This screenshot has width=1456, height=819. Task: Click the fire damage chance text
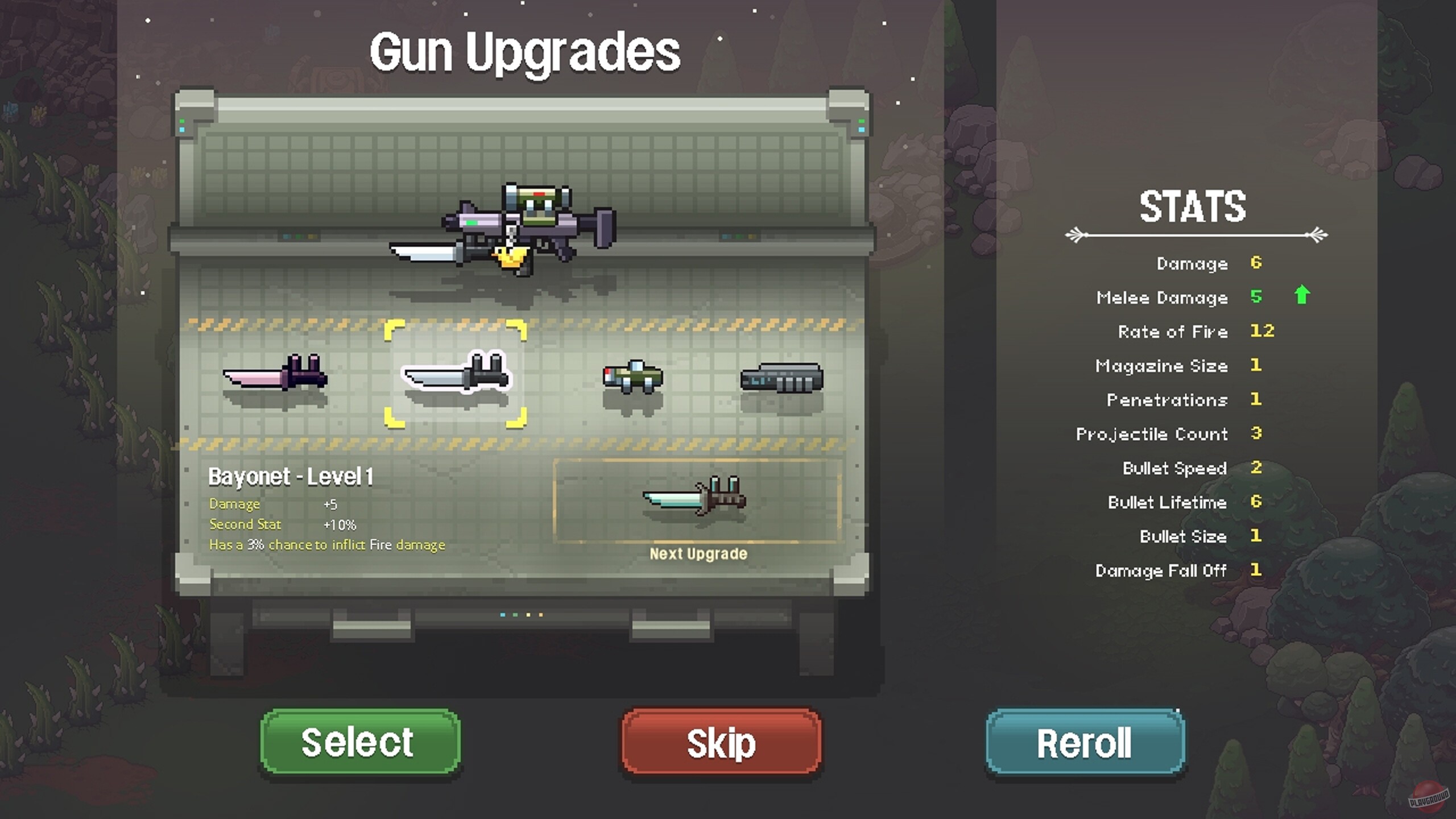click(x=329, y=544)
